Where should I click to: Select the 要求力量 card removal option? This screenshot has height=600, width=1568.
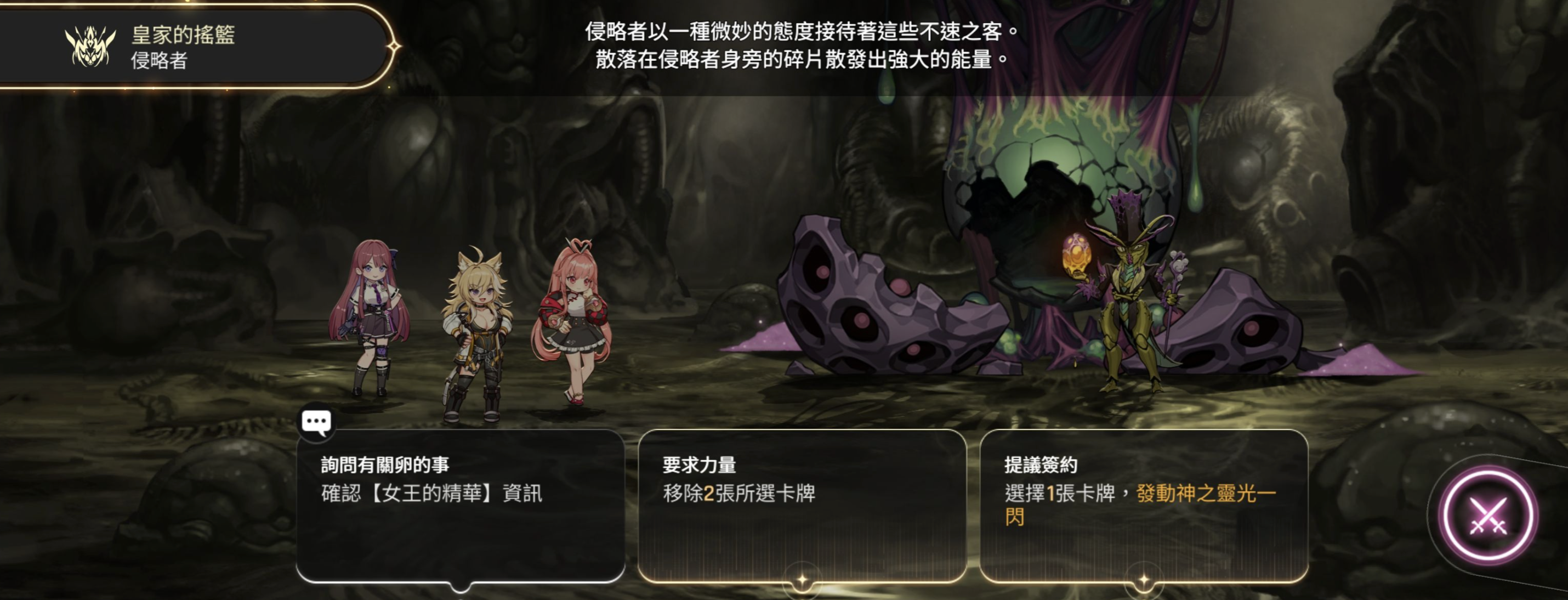[802, 505]
